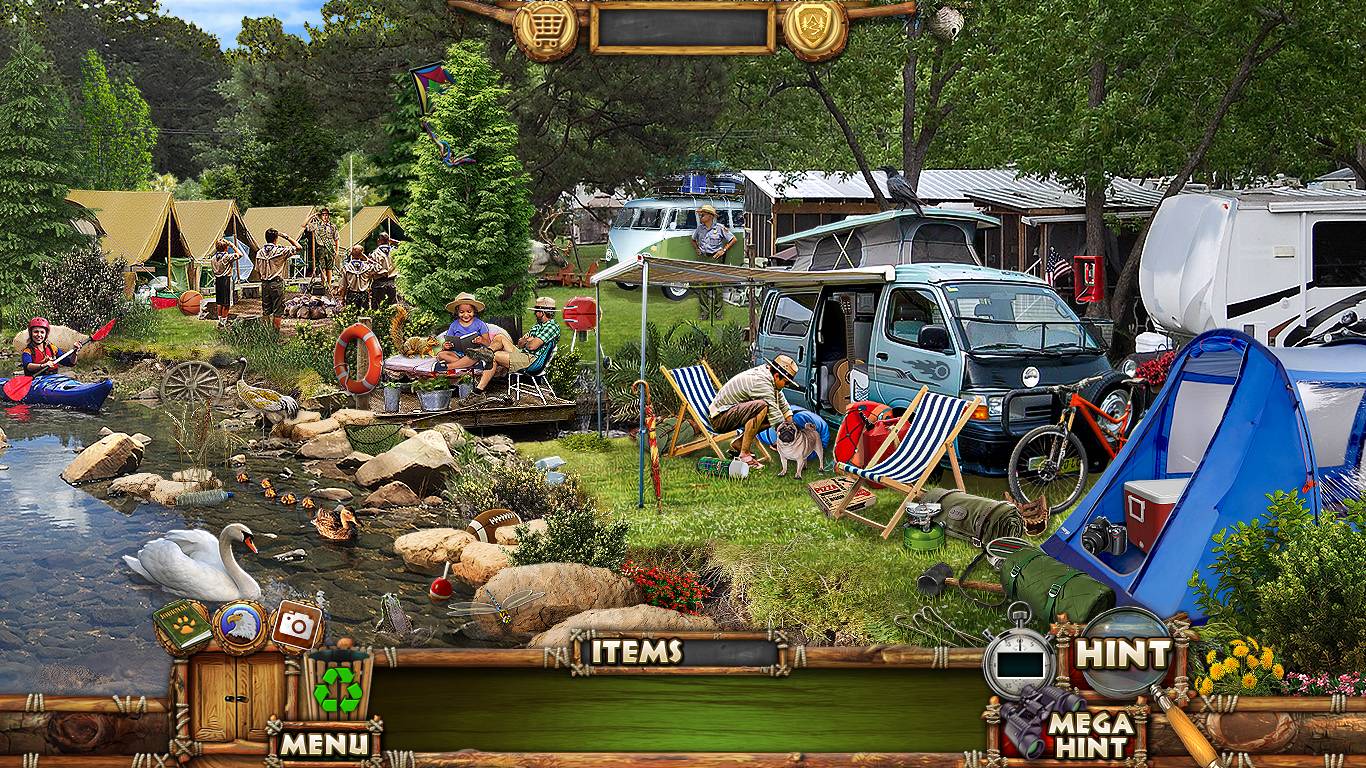
Task: Open the shop via the shopping cart icon
Action: pos(545,29)
